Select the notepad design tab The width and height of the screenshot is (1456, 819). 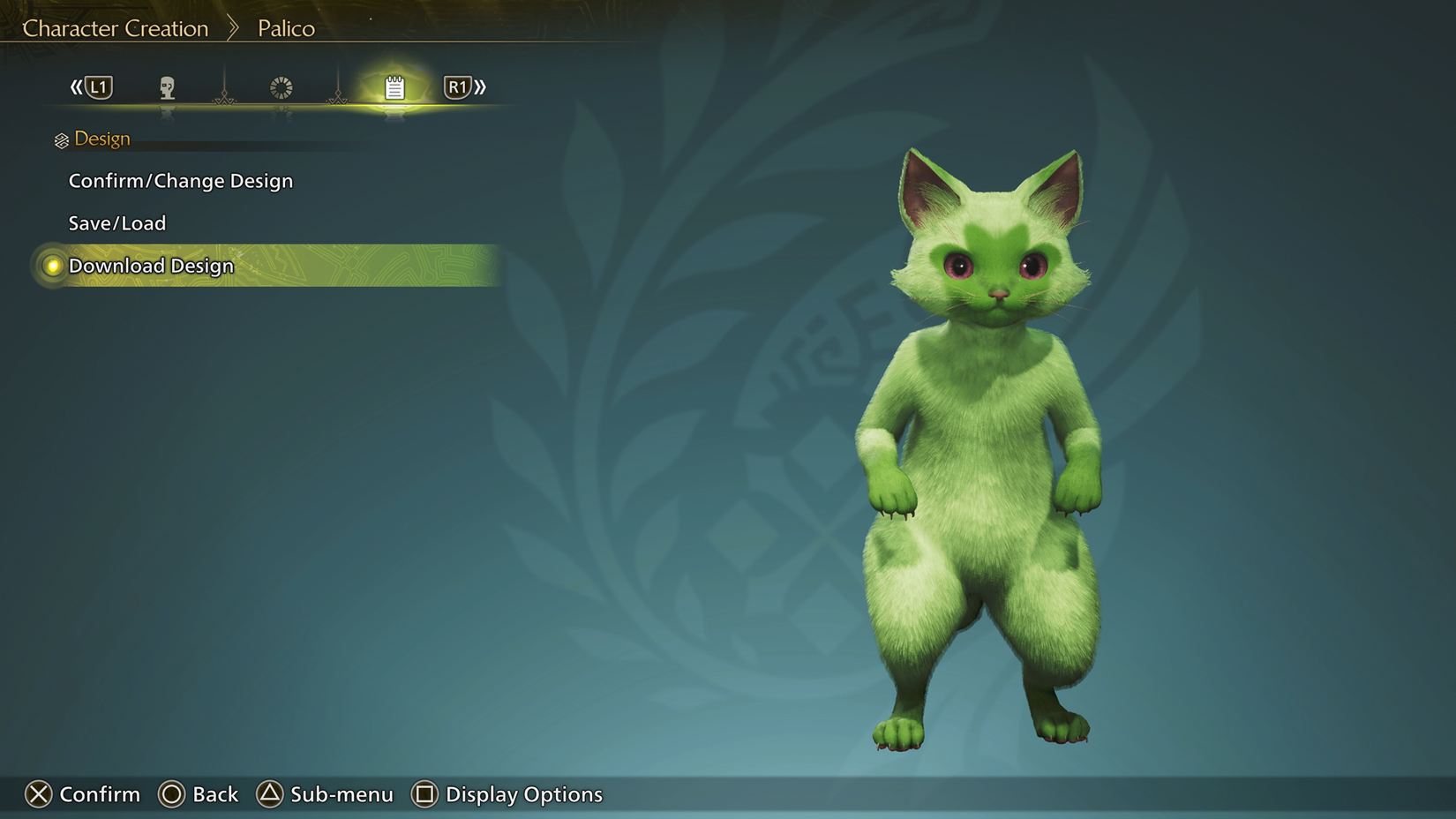pyautogui.click(x=394, y=87)
